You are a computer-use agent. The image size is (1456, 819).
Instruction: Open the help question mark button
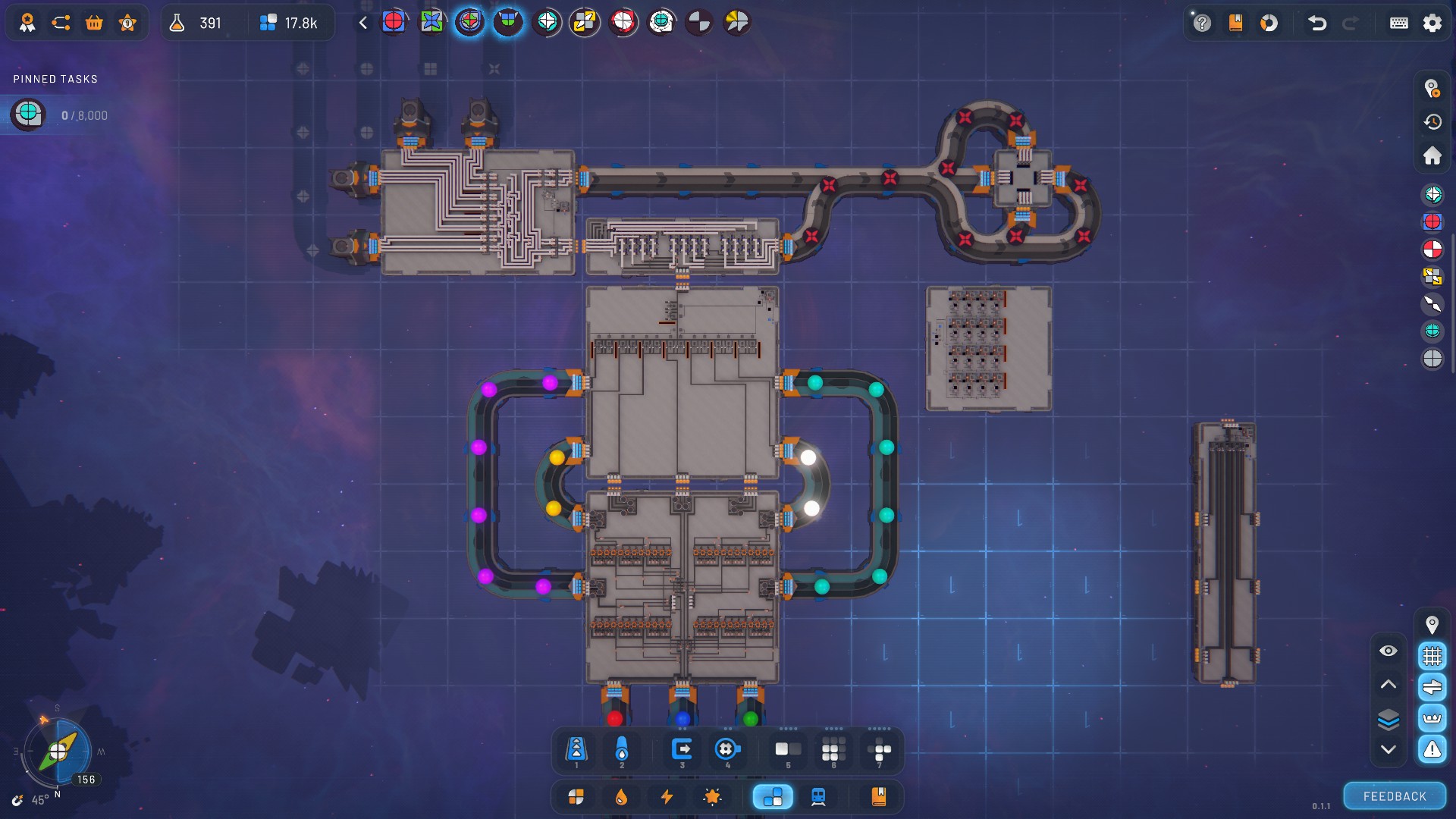click(x=1202, y=23)
